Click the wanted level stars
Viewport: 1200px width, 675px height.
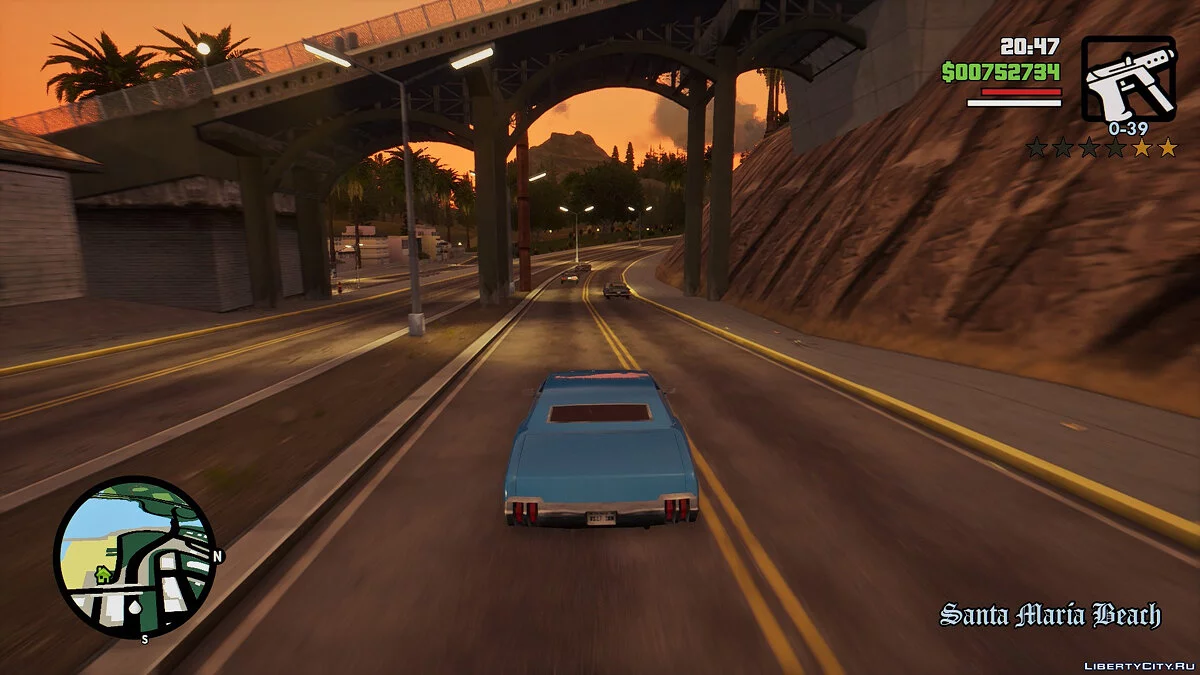point(1102,148)
